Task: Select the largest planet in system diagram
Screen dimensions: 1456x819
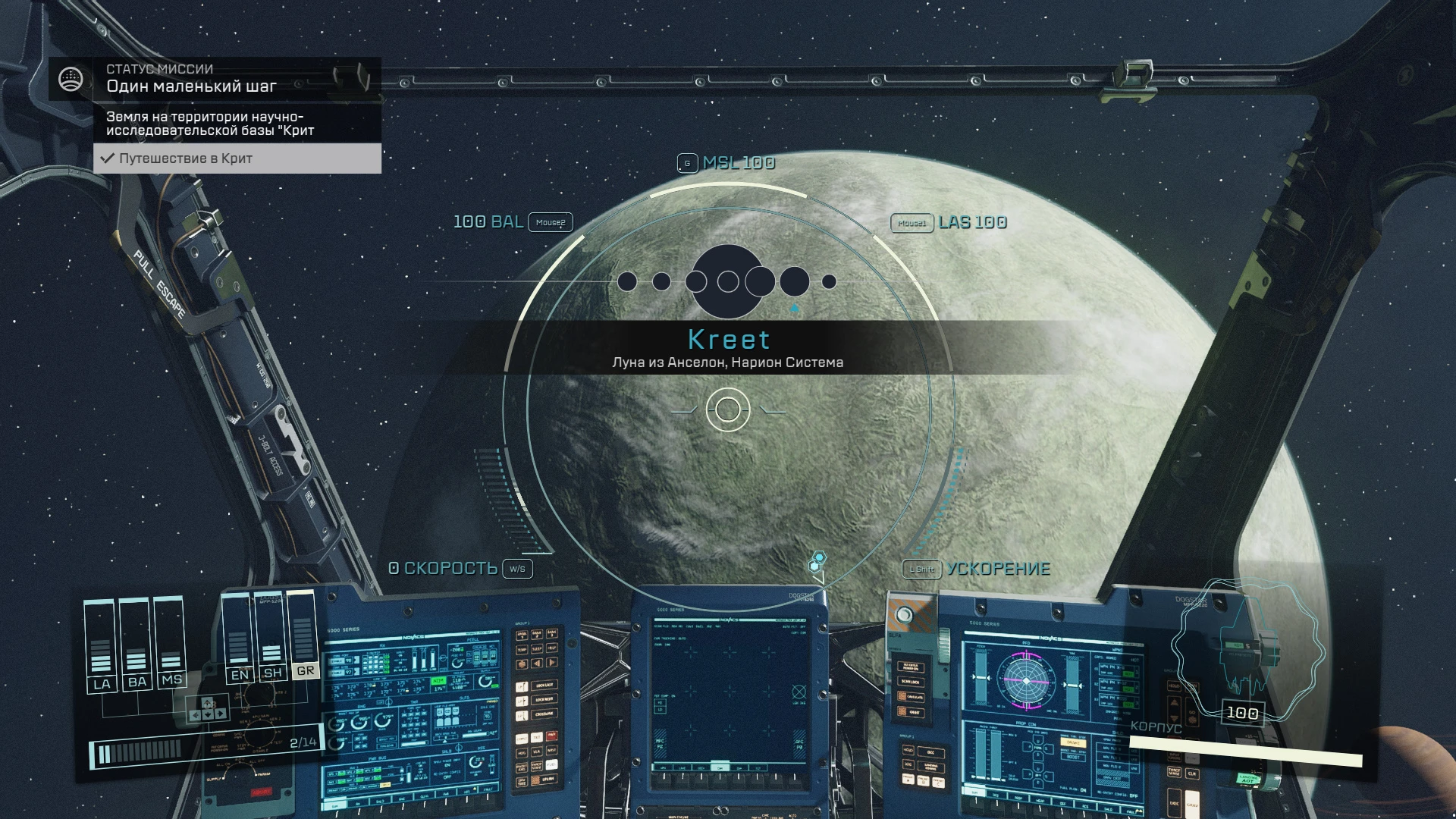Action: click(728, 281)
